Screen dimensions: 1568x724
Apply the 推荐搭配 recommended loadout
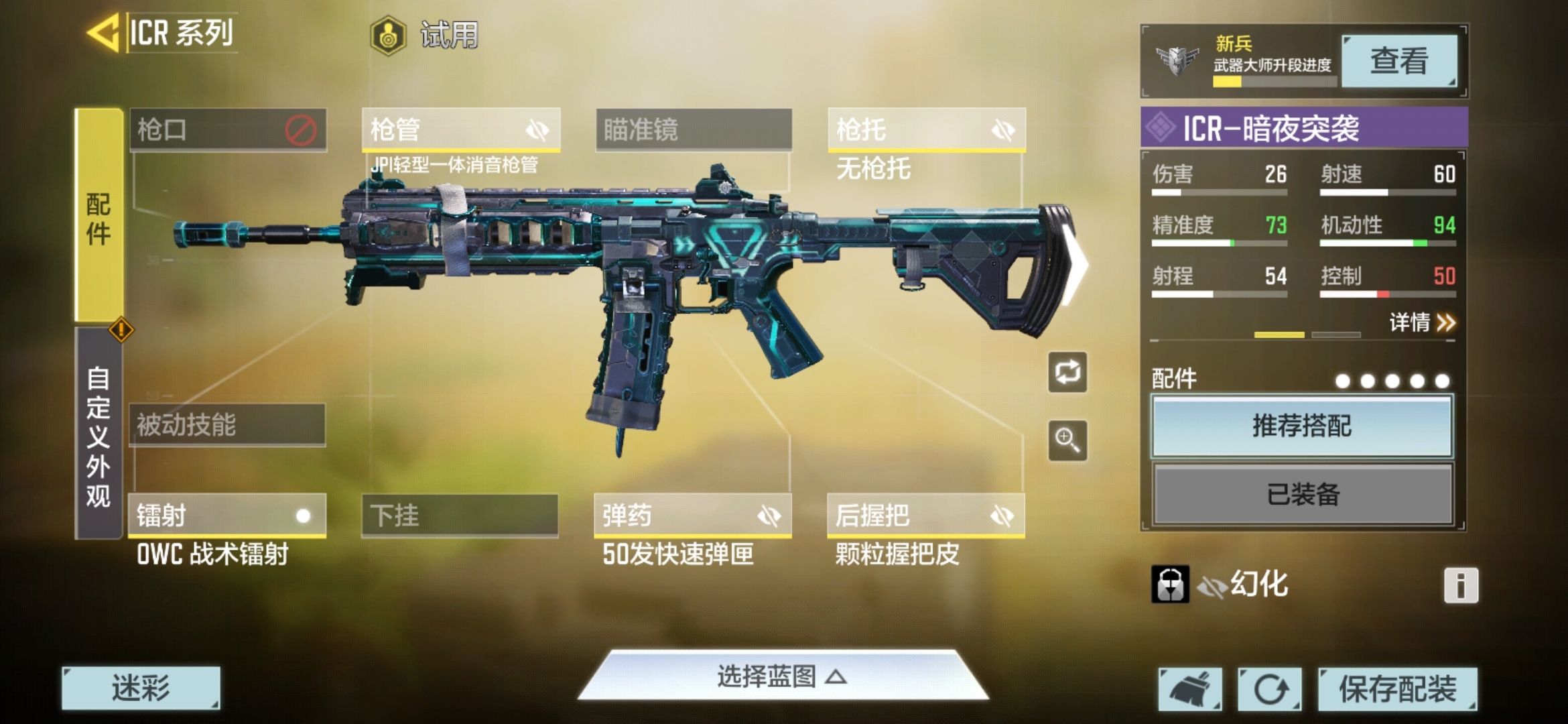pos(1302,426)
